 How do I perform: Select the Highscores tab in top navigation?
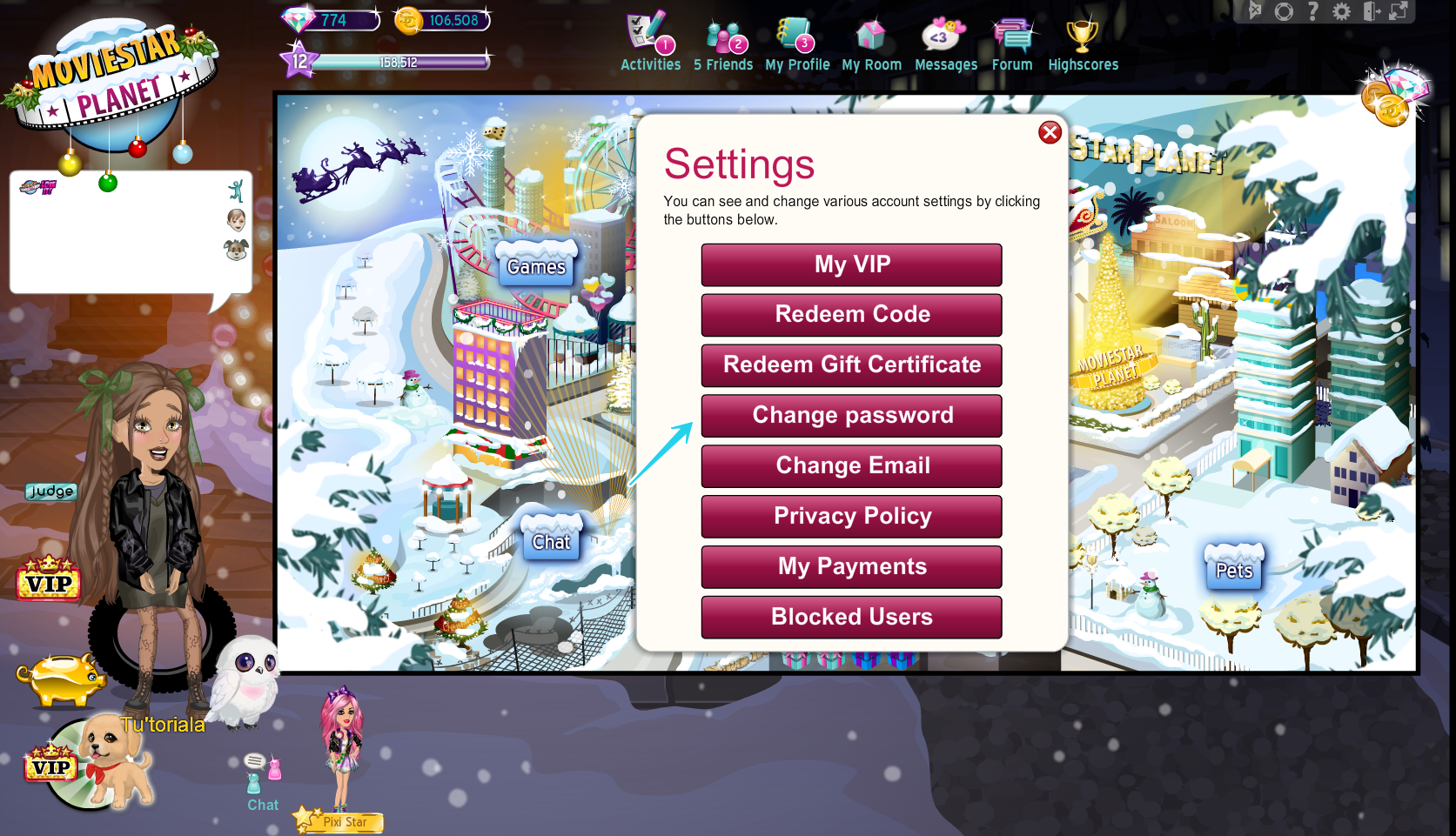pyautogui.click(x=1083, y=64)
